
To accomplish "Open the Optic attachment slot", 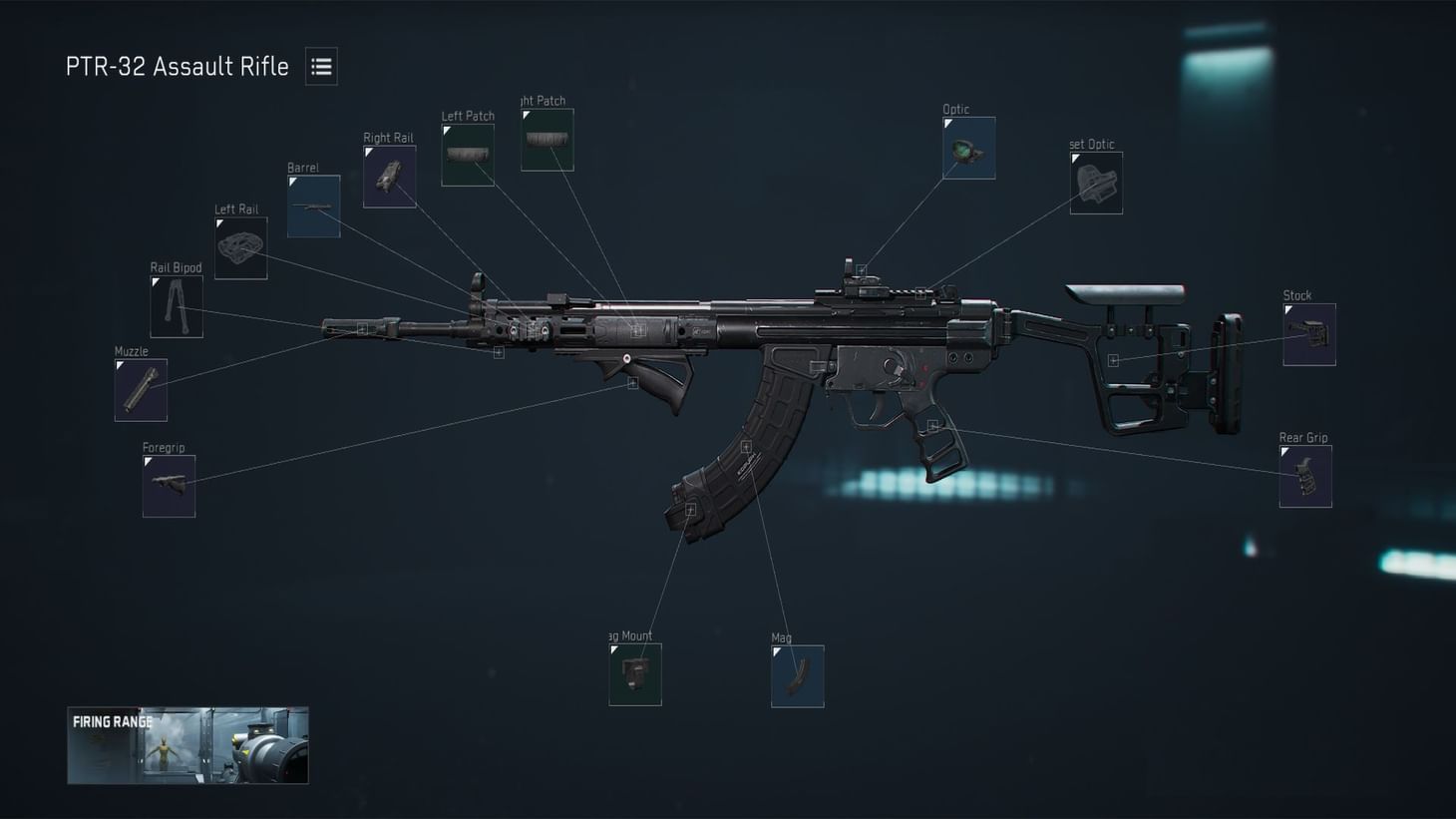I will pyautogui.click(x=968, y=148).
